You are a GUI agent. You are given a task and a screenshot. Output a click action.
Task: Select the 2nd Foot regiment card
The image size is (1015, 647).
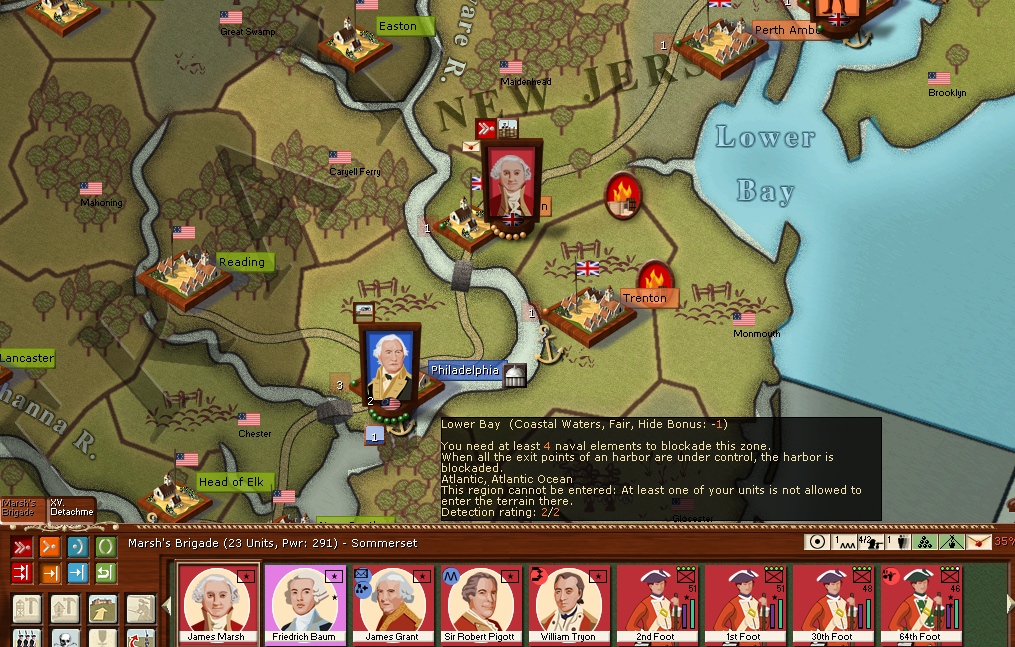(x=657, y=604)
